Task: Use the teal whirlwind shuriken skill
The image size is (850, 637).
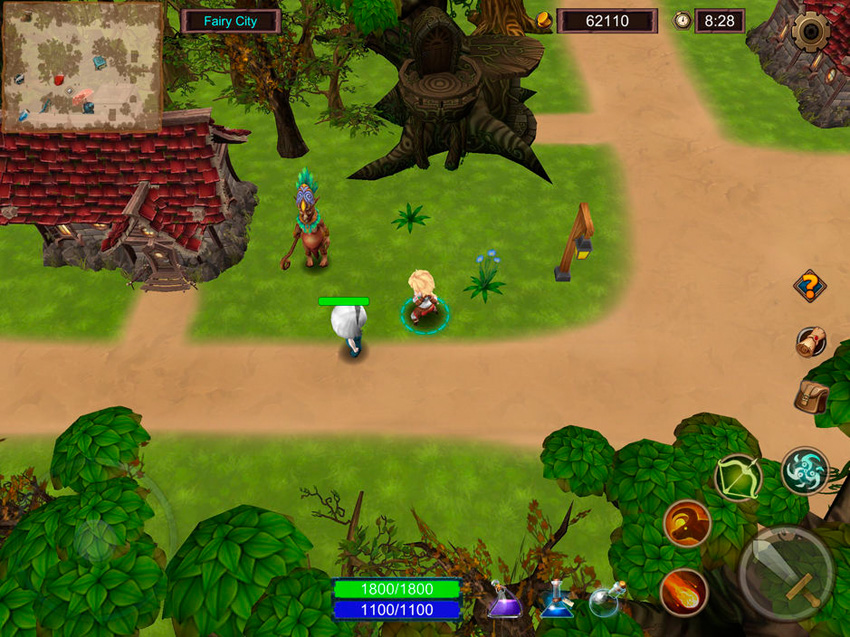Action: (x=804, y=470)
